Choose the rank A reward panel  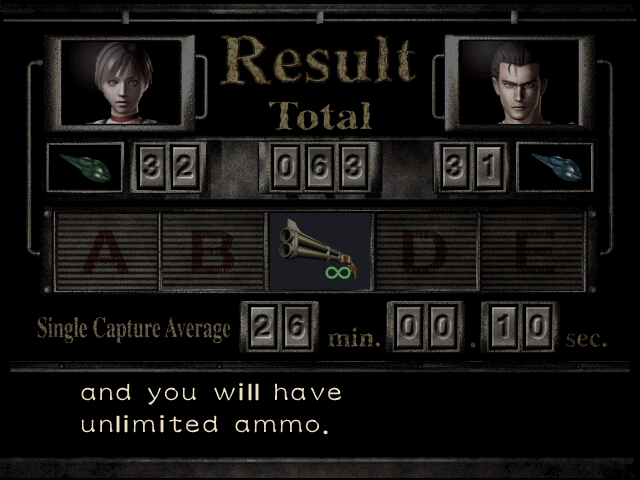(108, 251)
